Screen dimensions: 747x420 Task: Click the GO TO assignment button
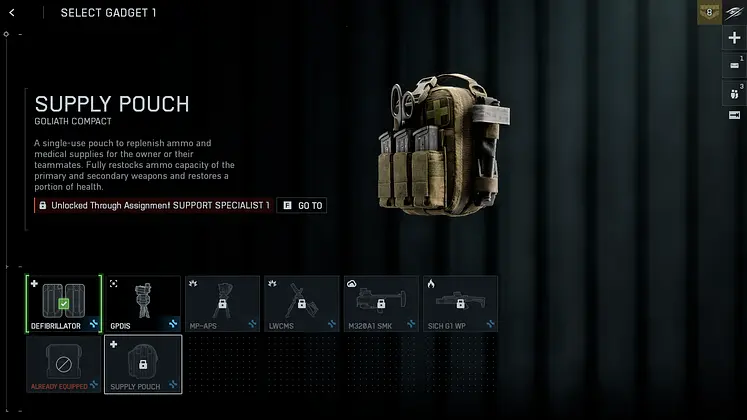[302, 205]
